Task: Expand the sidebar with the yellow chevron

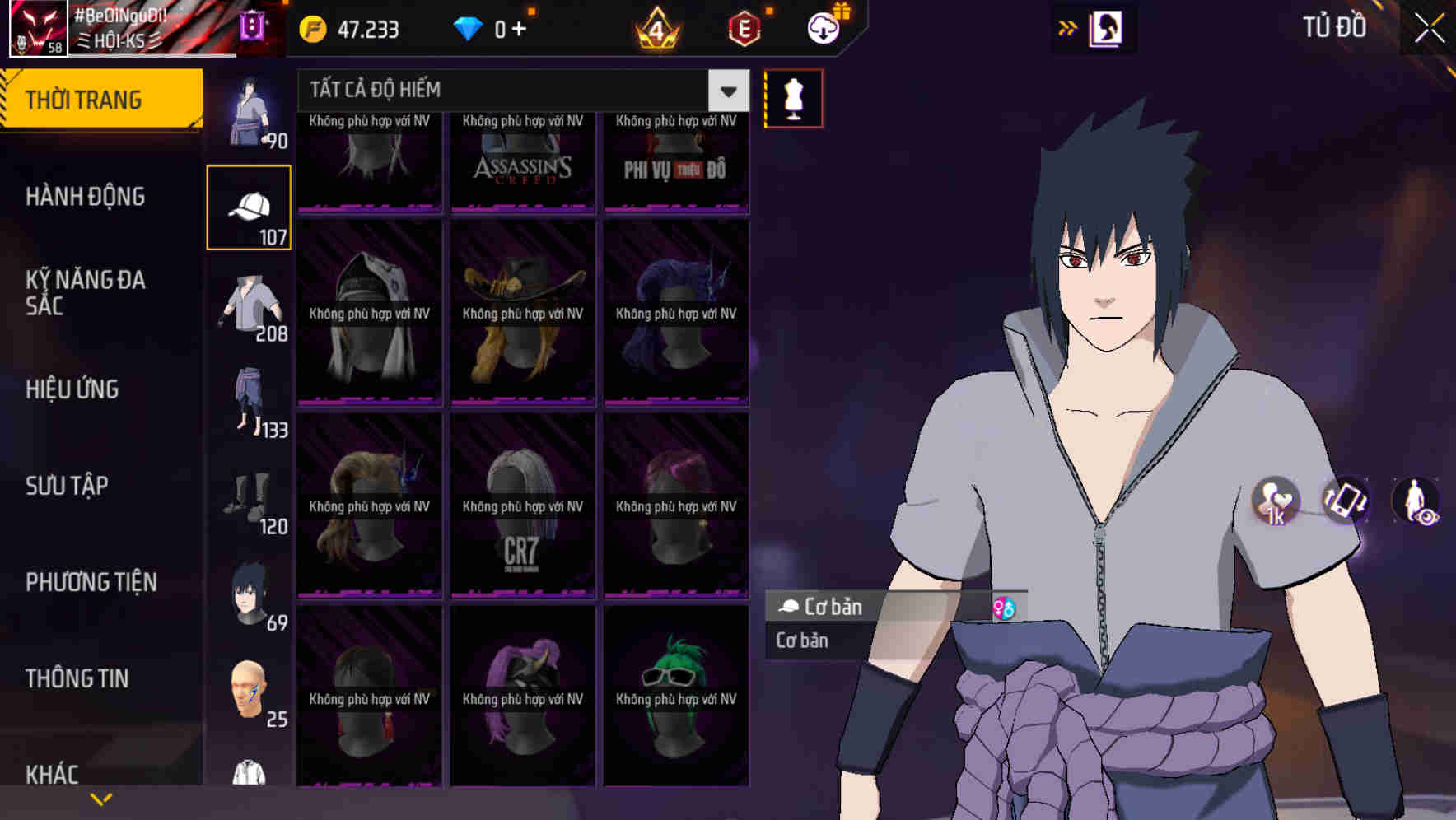Action: (101, 798)
